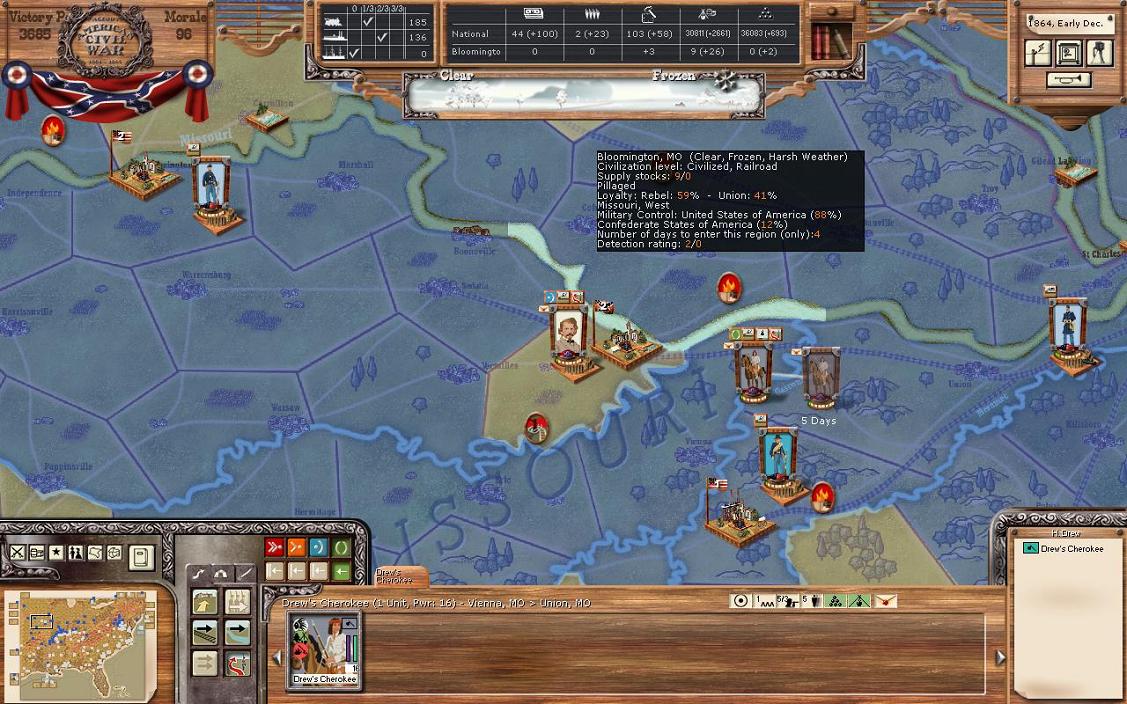Screen dimensions: 1127x704
Task: Pick the green passive posture button
Action: pos(342,547)
